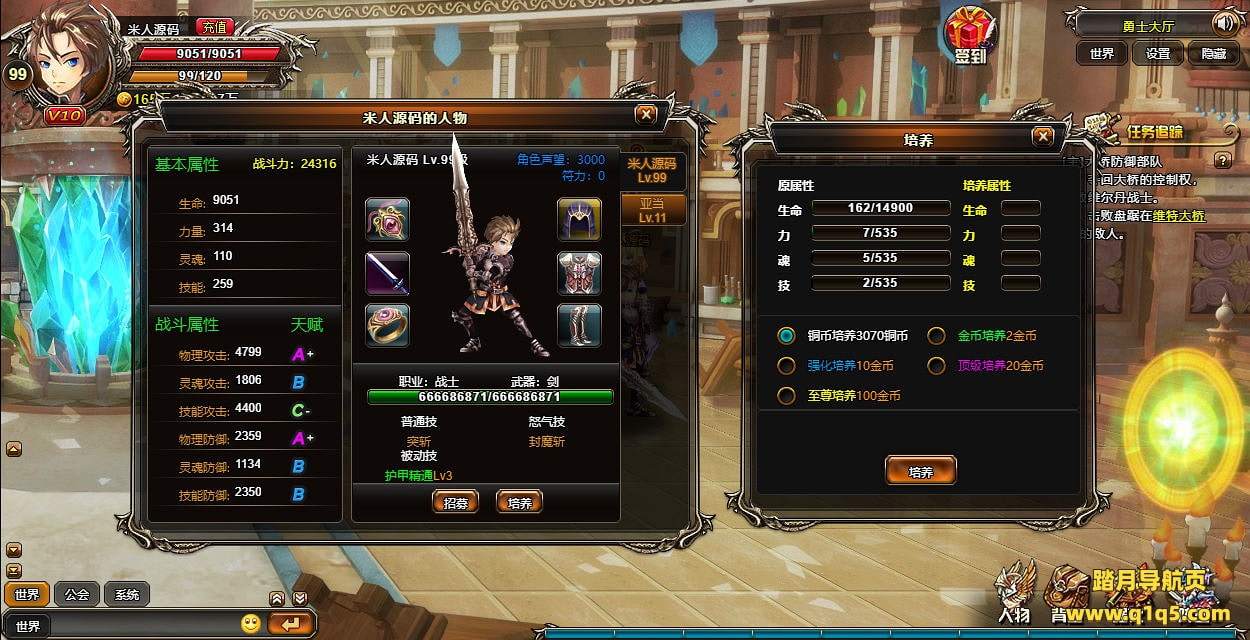Select 至尊培养100金币 option
Viewport: 1250px width, 640px height.
click(x=787, y=396)
